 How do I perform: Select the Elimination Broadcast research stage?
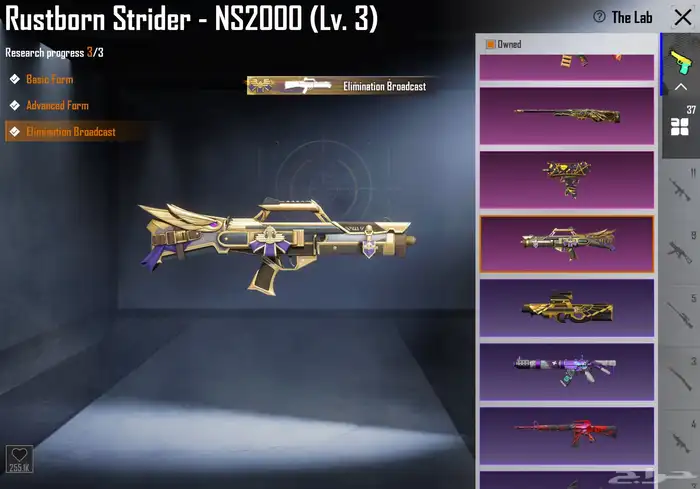[x=70, y=132]
